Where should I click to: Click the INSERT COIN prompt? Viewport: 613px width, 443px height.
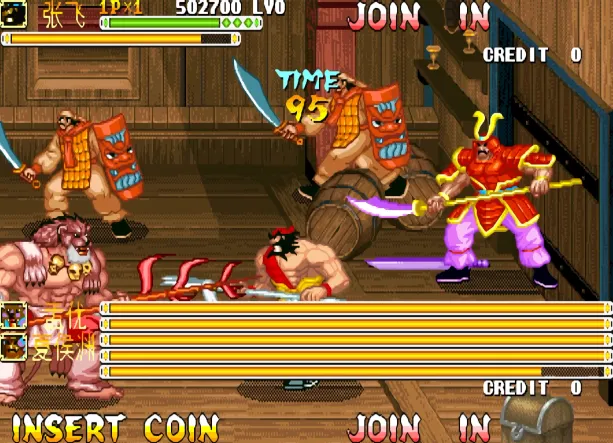[x=115, y=427]
